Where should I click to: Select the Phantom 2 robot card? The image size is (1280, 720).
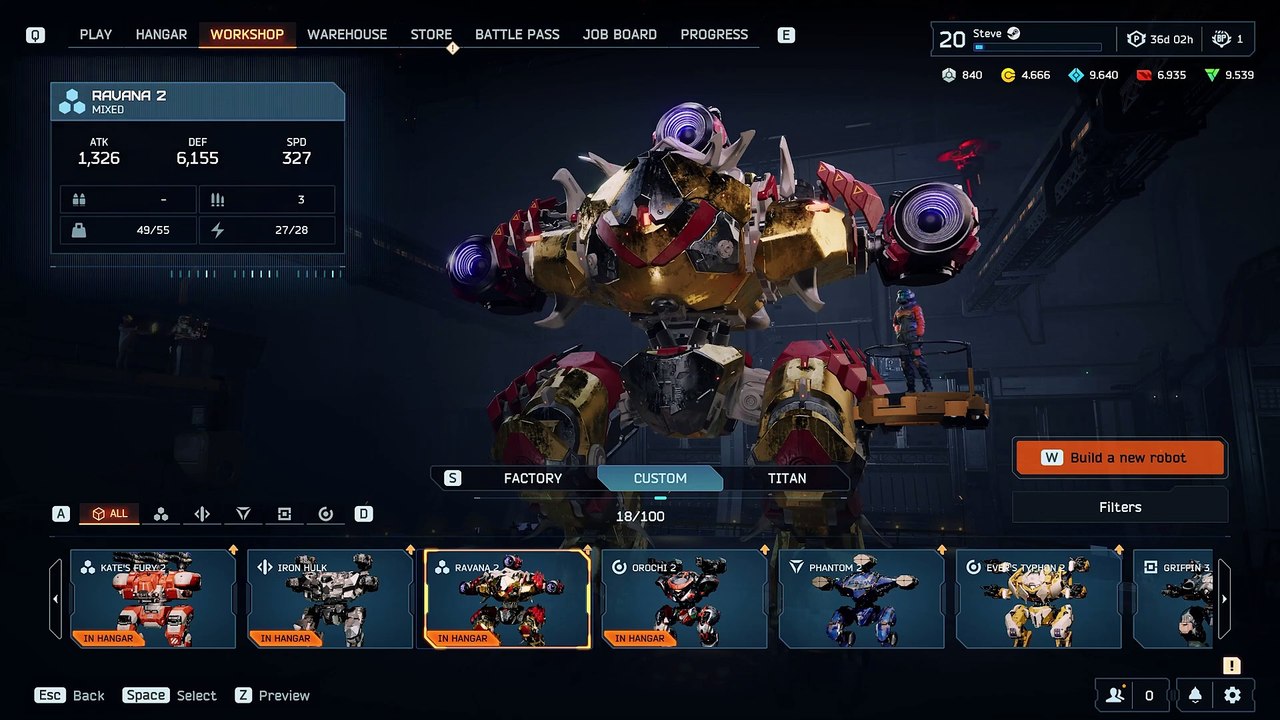861,598
